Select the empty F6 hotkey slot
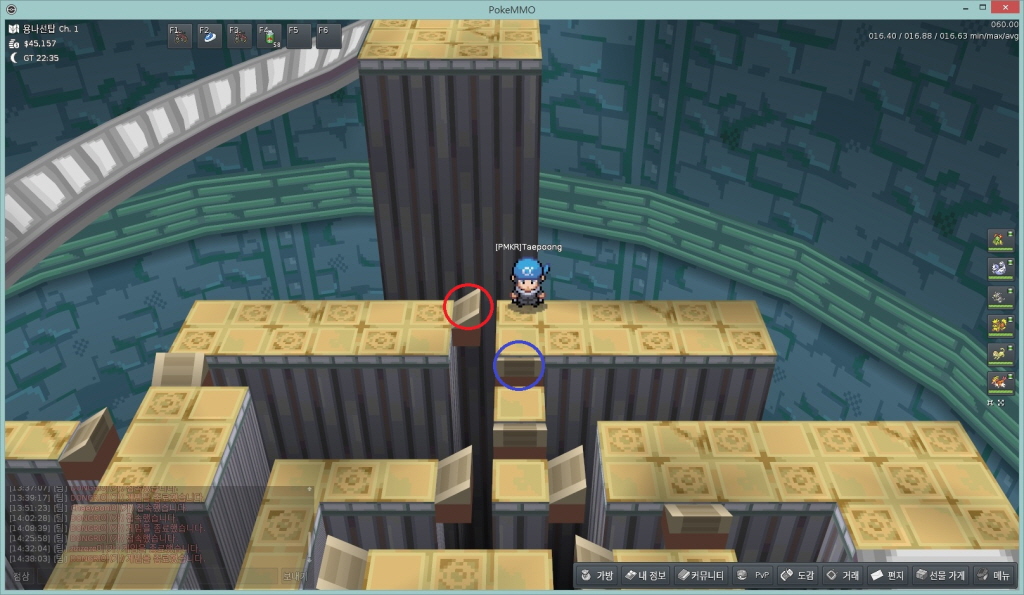Image resolution: width=1024 pixels, height=595 pixels. 329,37
